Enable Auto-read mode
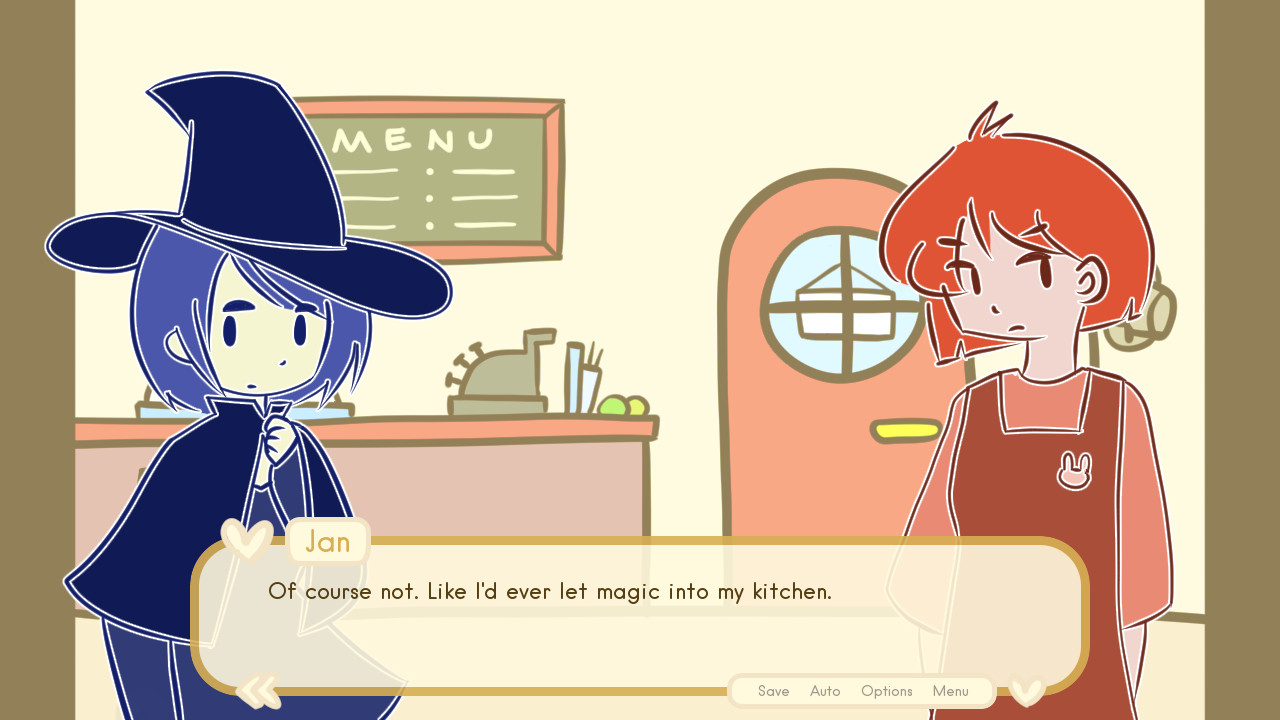 [x=825, y=691]
